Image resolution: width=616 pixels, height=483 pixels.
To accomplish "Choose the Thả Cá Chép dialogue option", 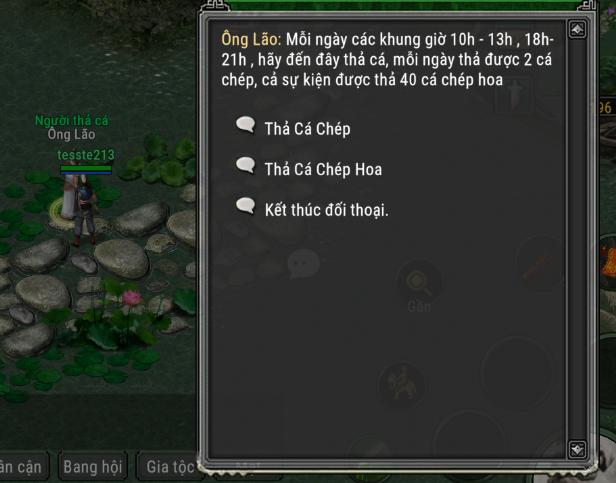I will click(x=307, y=128).
